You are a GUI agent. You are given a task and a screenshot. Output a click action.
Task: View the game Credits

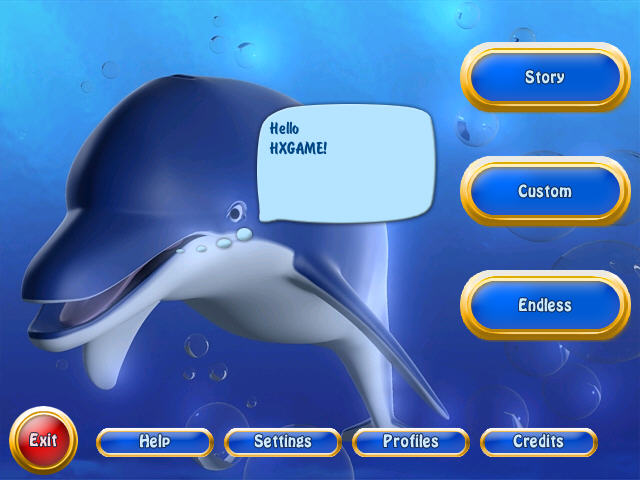(x=538, y=441)
